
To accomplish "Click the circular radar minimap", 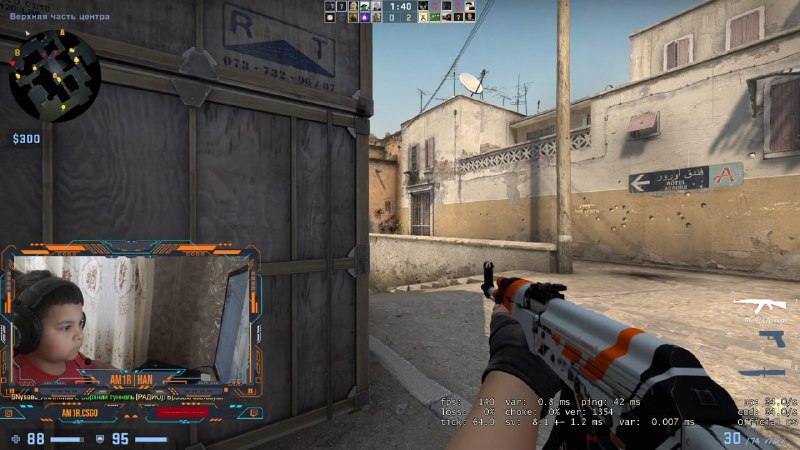I will click(x=55, y=75).
